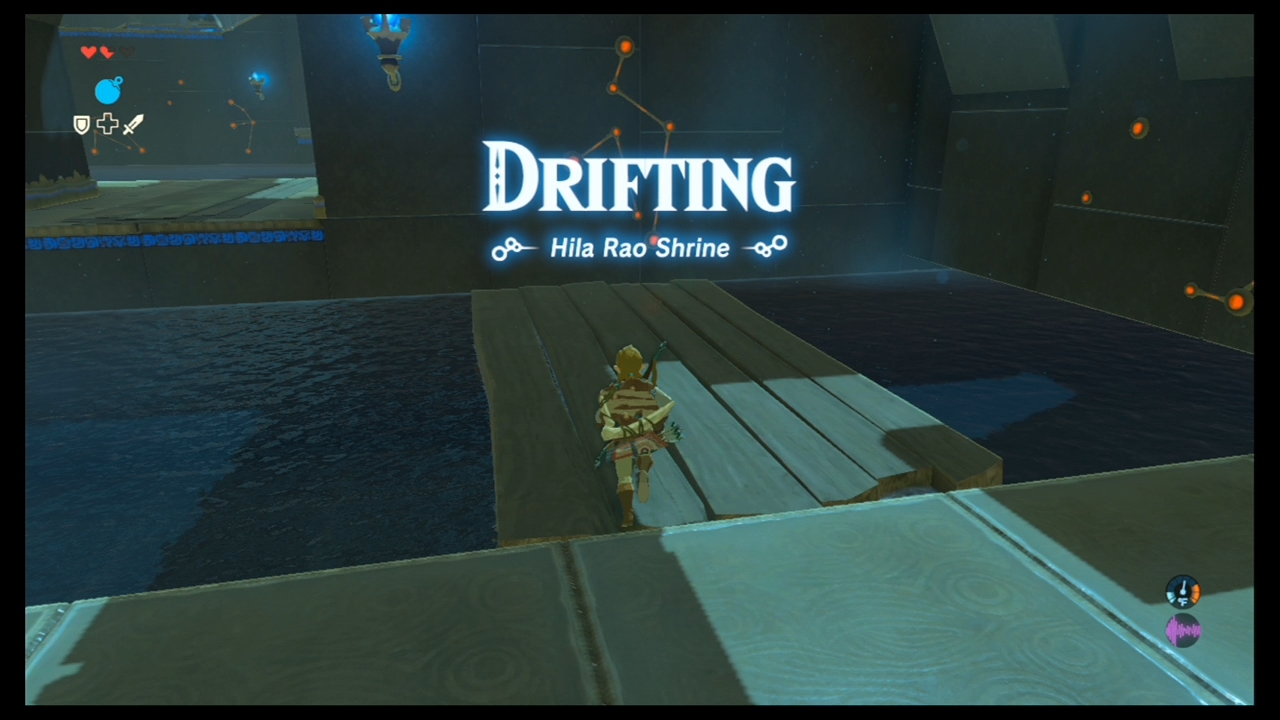Click the Hila Rao Shrine label
The width and height of the screenshot is (1280, 720).
[639, 248]
